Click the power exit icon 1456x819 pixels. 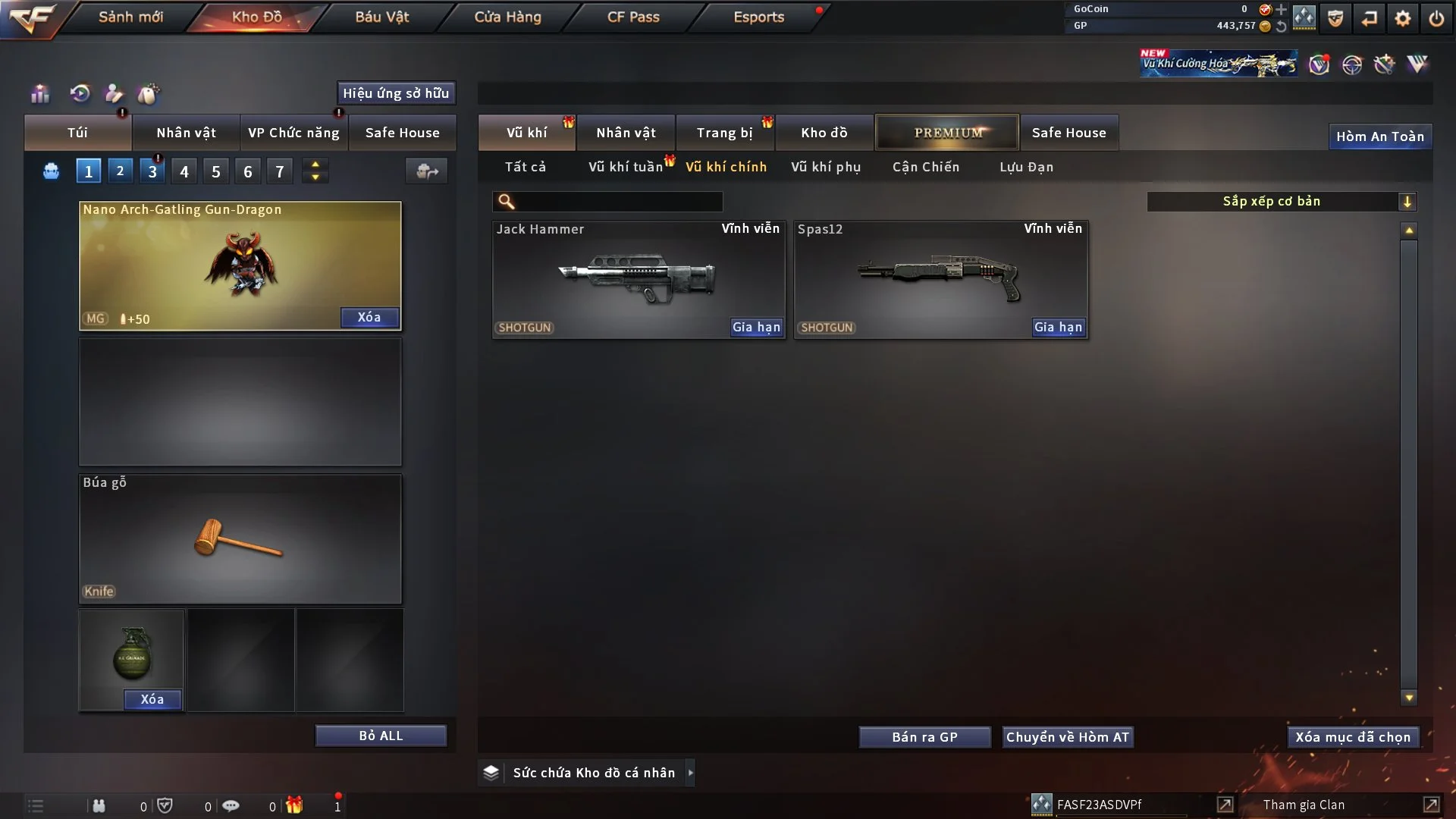tap(1436, 18)
